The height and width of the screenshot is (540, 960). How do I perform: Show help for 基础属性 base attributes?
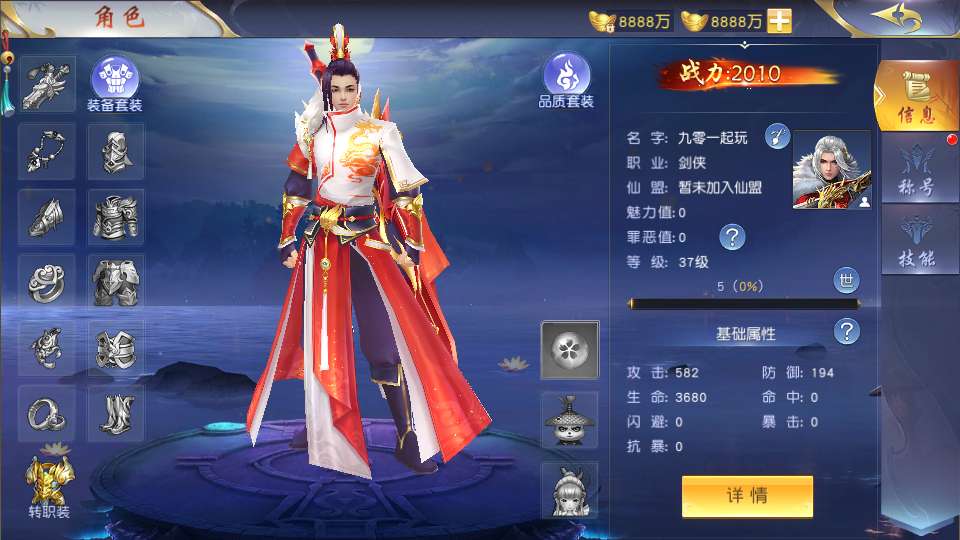847,332
